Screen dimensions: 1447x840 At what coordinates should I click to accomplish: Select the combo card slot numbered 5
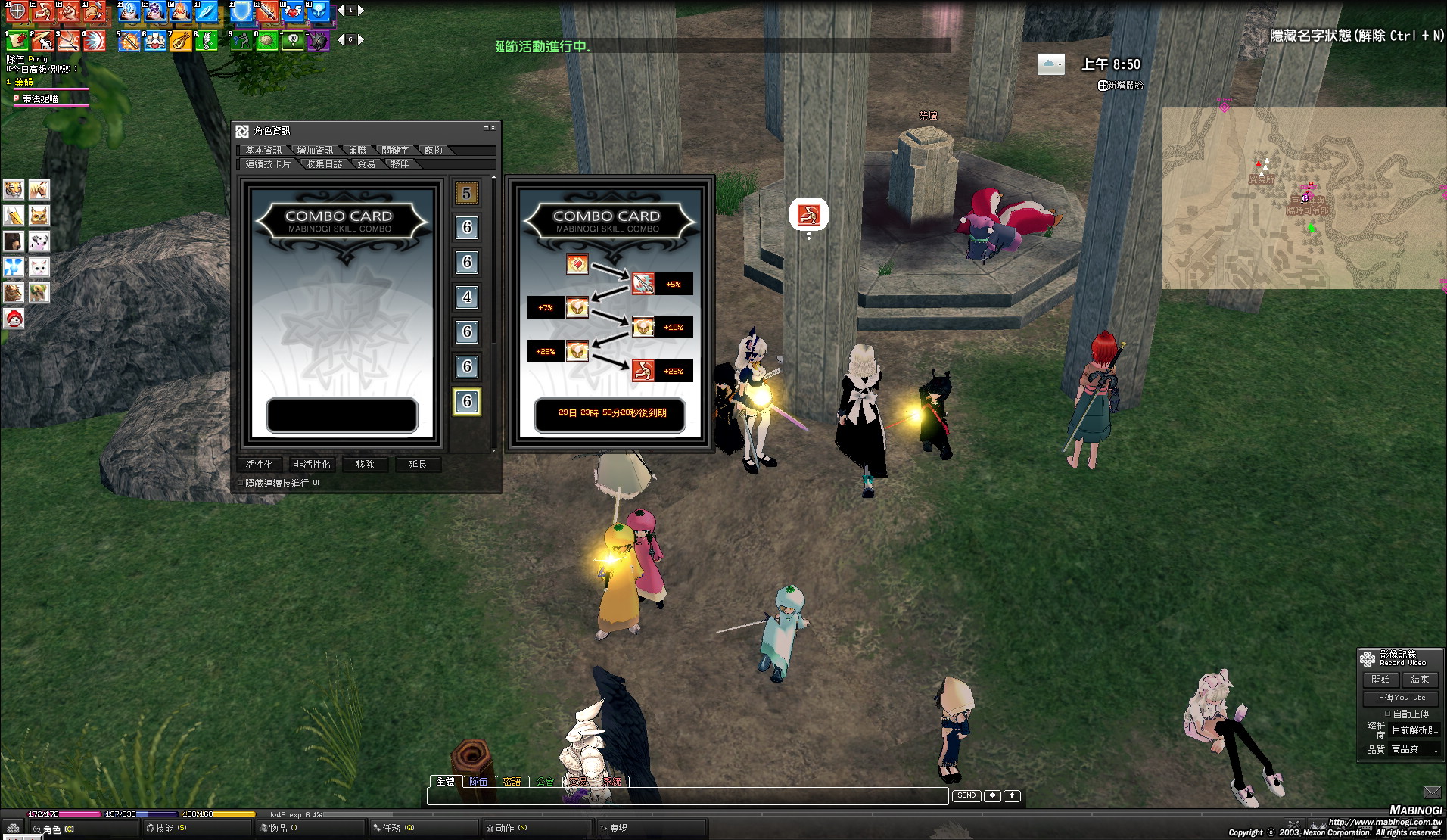(x=466, y=193)
